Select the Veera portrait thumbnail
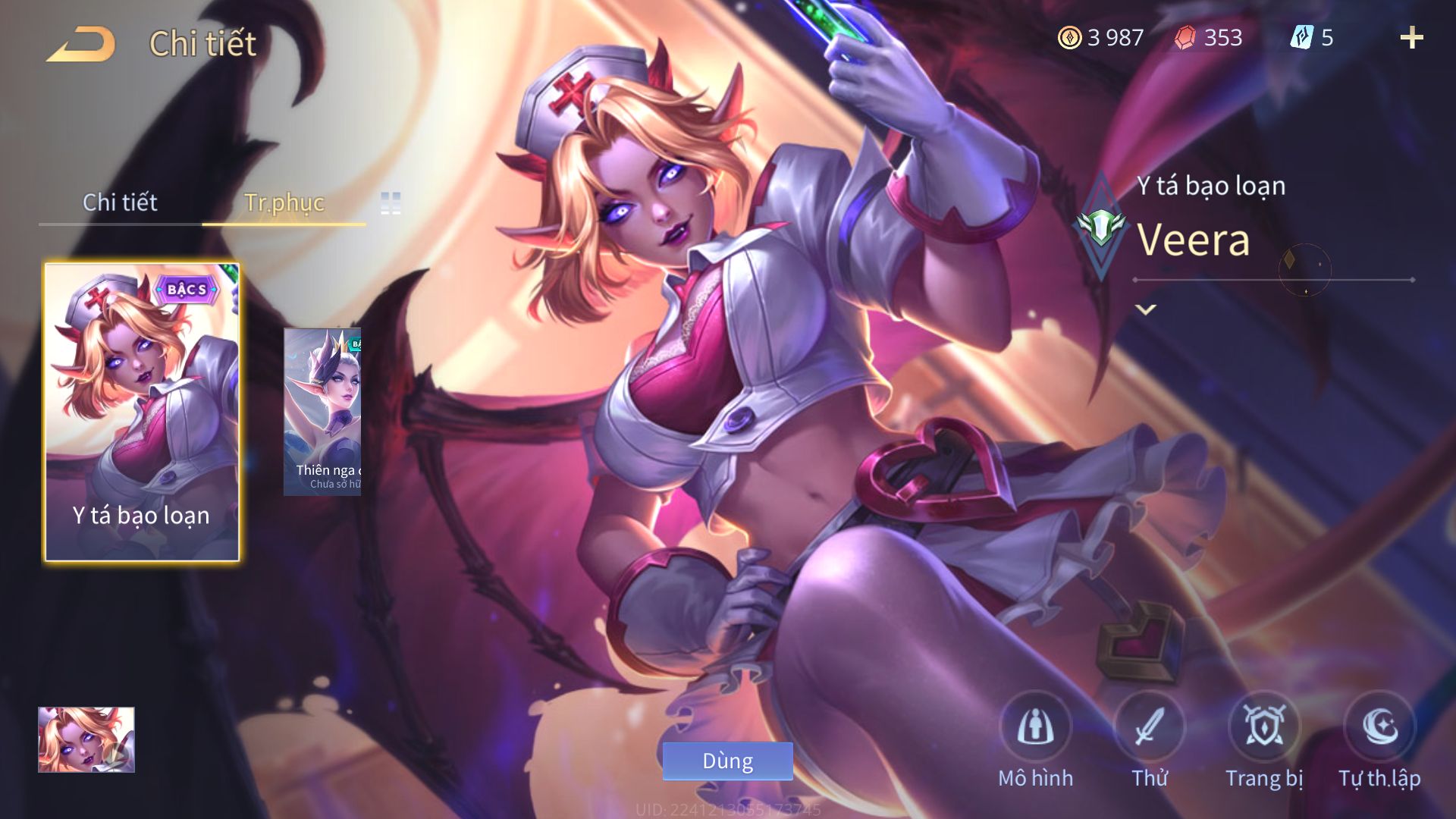The height and width of the screenshot is (819, 1456). pyautogui.click(x=86, y=740)
